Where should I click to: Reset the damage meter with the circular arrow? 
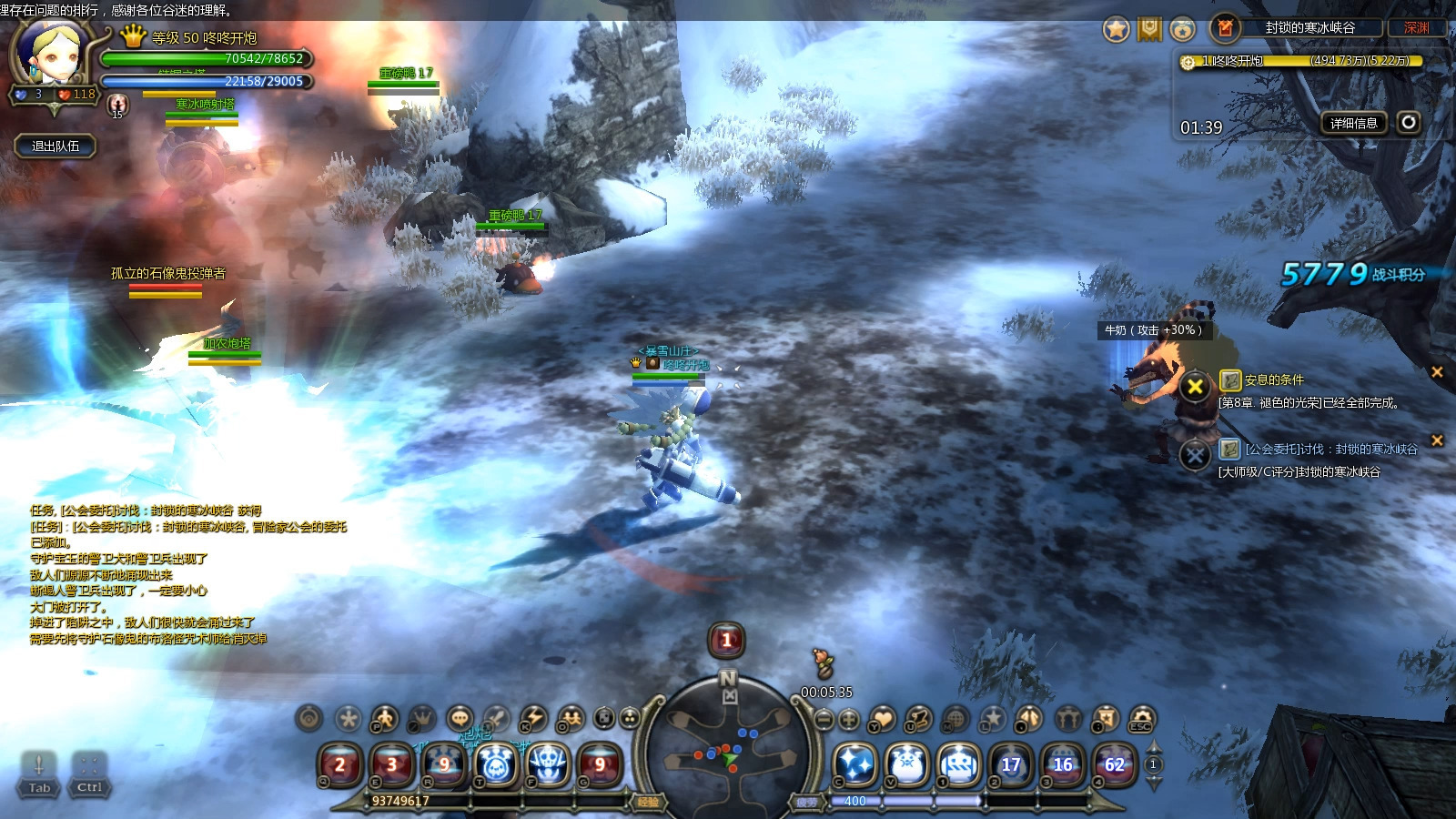(x=1409, y=122)
